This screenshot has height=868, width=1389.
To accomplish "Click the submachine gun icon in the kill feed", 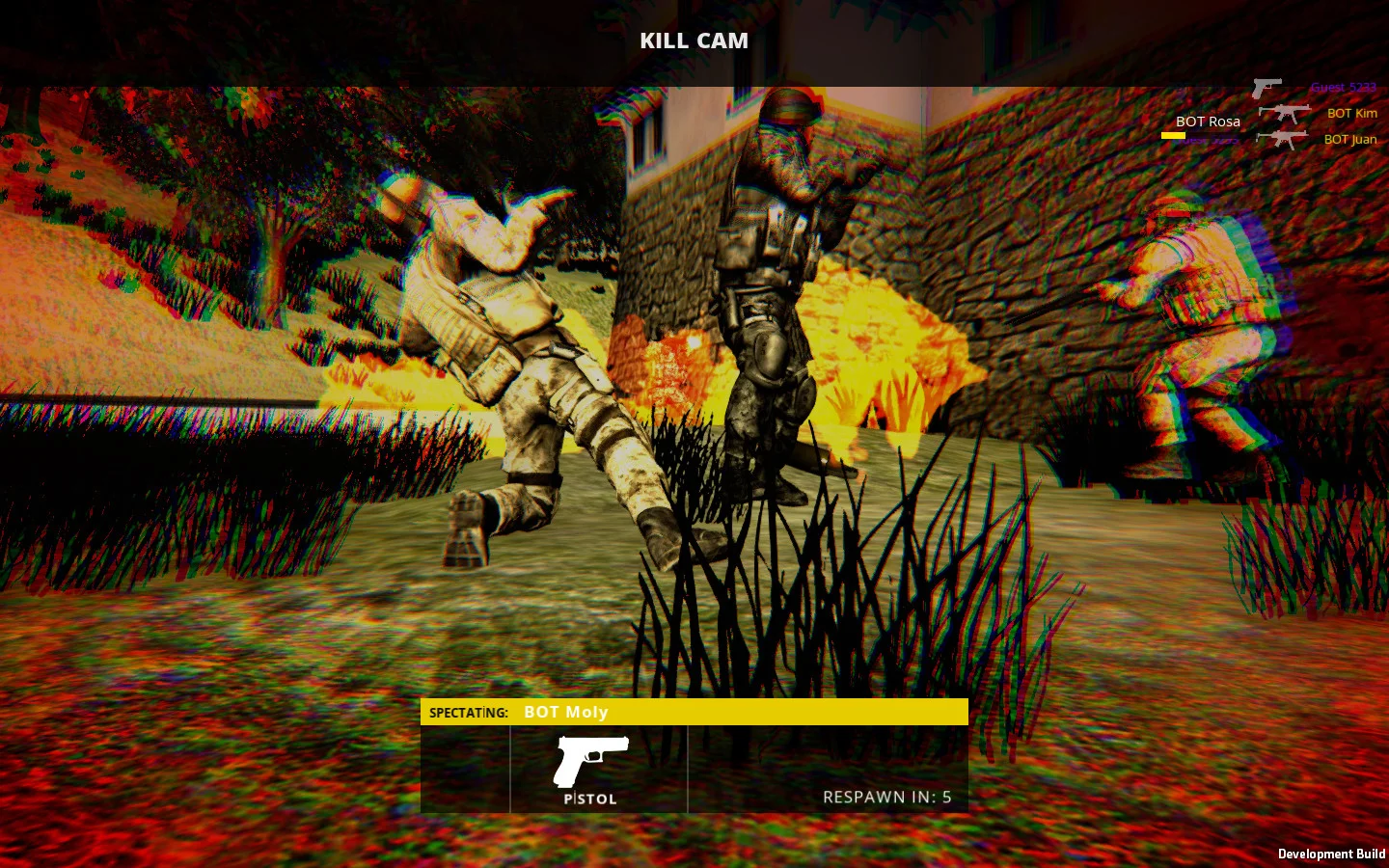I will (1286, 113).
